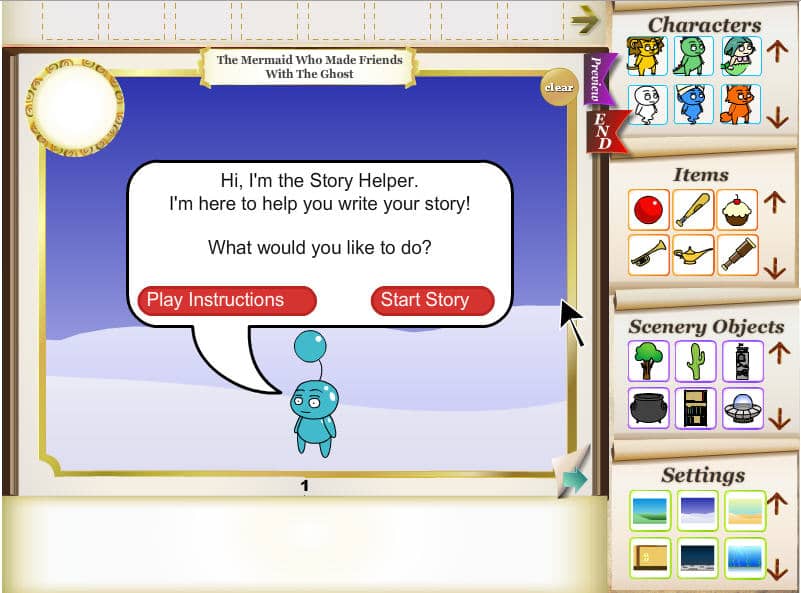This screenshot has width=801, height=593.
Task: Select the black cauldron scenery object
Action: tap(648, 407)
